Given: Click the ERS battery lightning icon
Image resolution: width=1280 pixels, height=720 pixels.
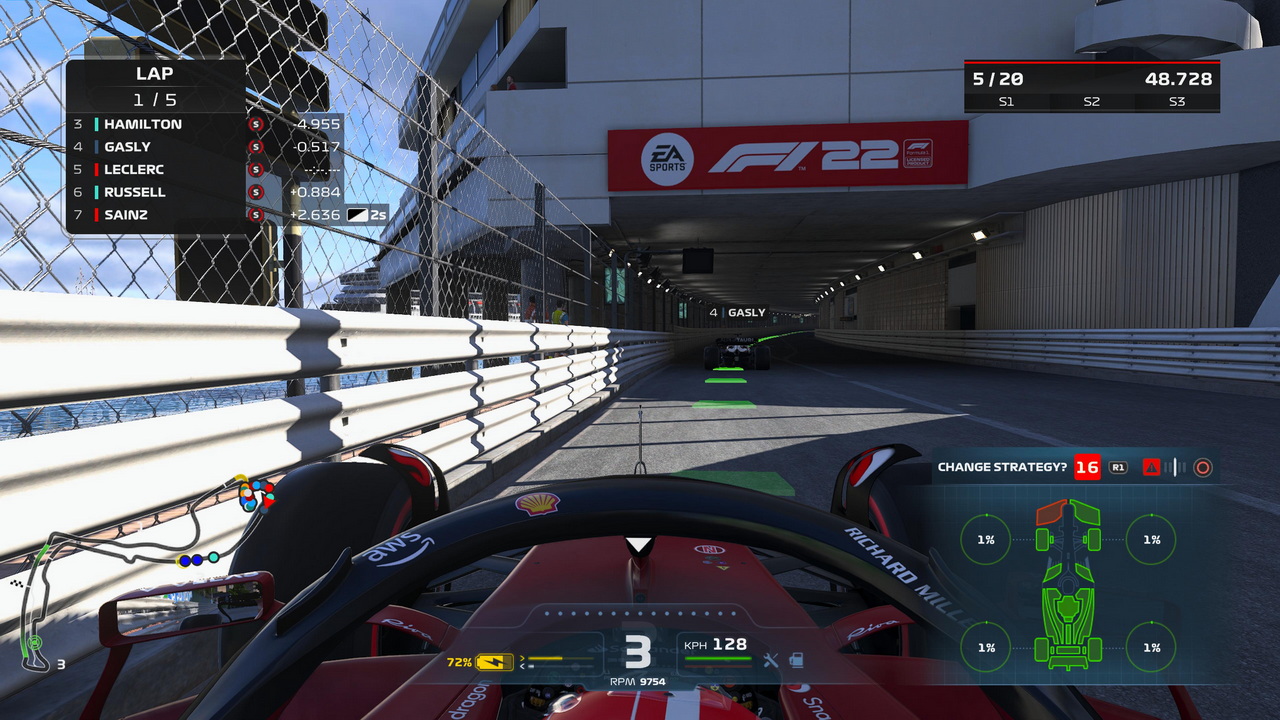Looking at the screenshot, I should tap(492, 661).
